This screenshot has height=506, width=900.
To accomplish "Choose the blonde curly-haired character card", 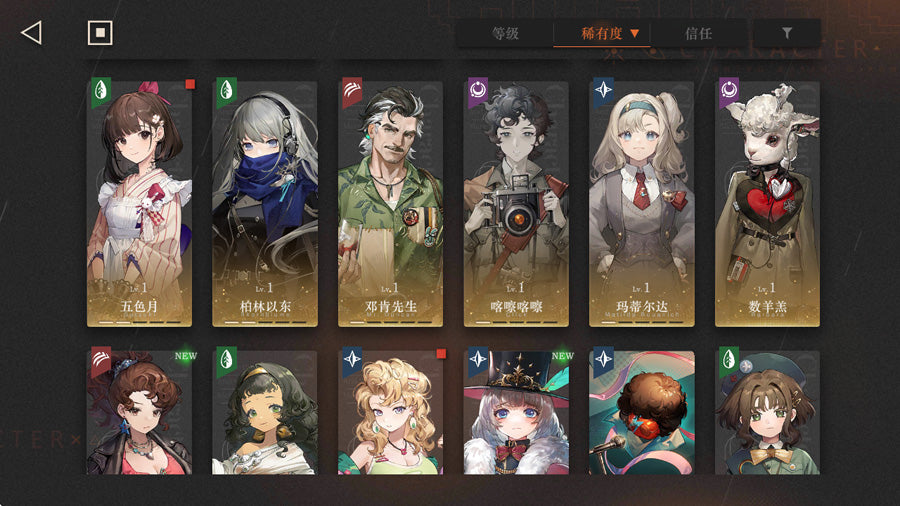I will coord(391,412).
